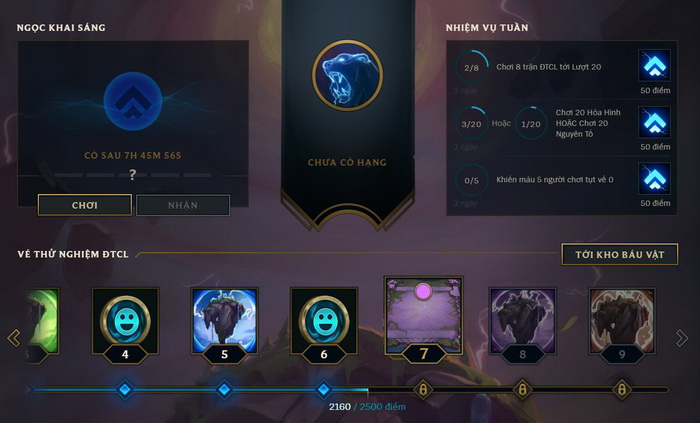The image size is (700, 423).
Task: Select the level 4 emote reward
Action: click(x=125, y=320)
